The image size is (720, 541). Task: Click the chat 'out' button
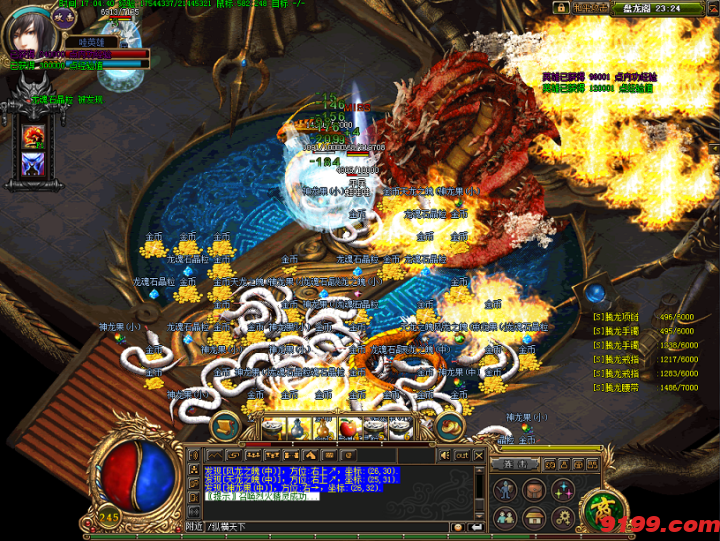click(x=461, y=454)
